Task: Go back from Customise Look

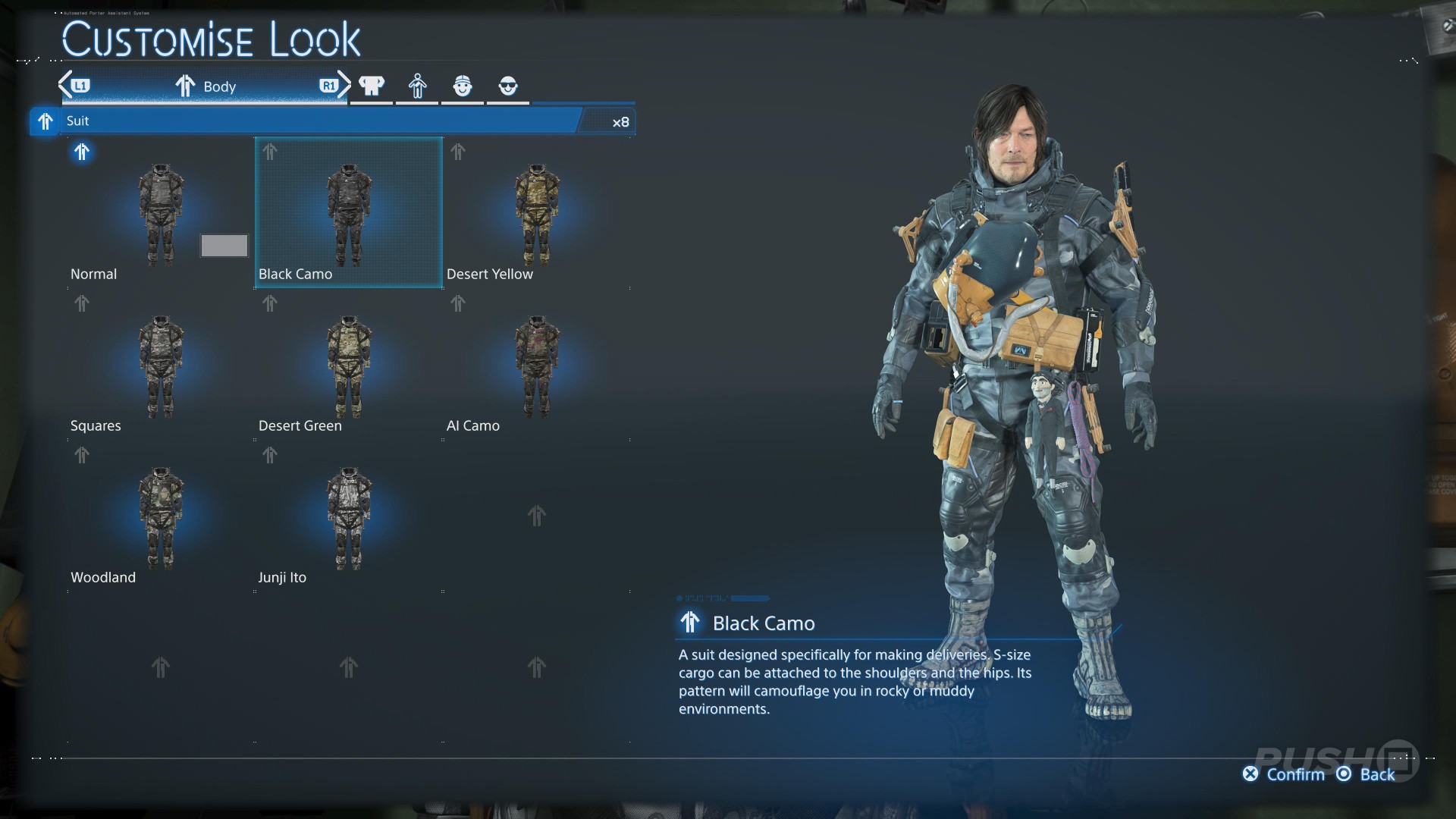Action: pos(1367,774)
